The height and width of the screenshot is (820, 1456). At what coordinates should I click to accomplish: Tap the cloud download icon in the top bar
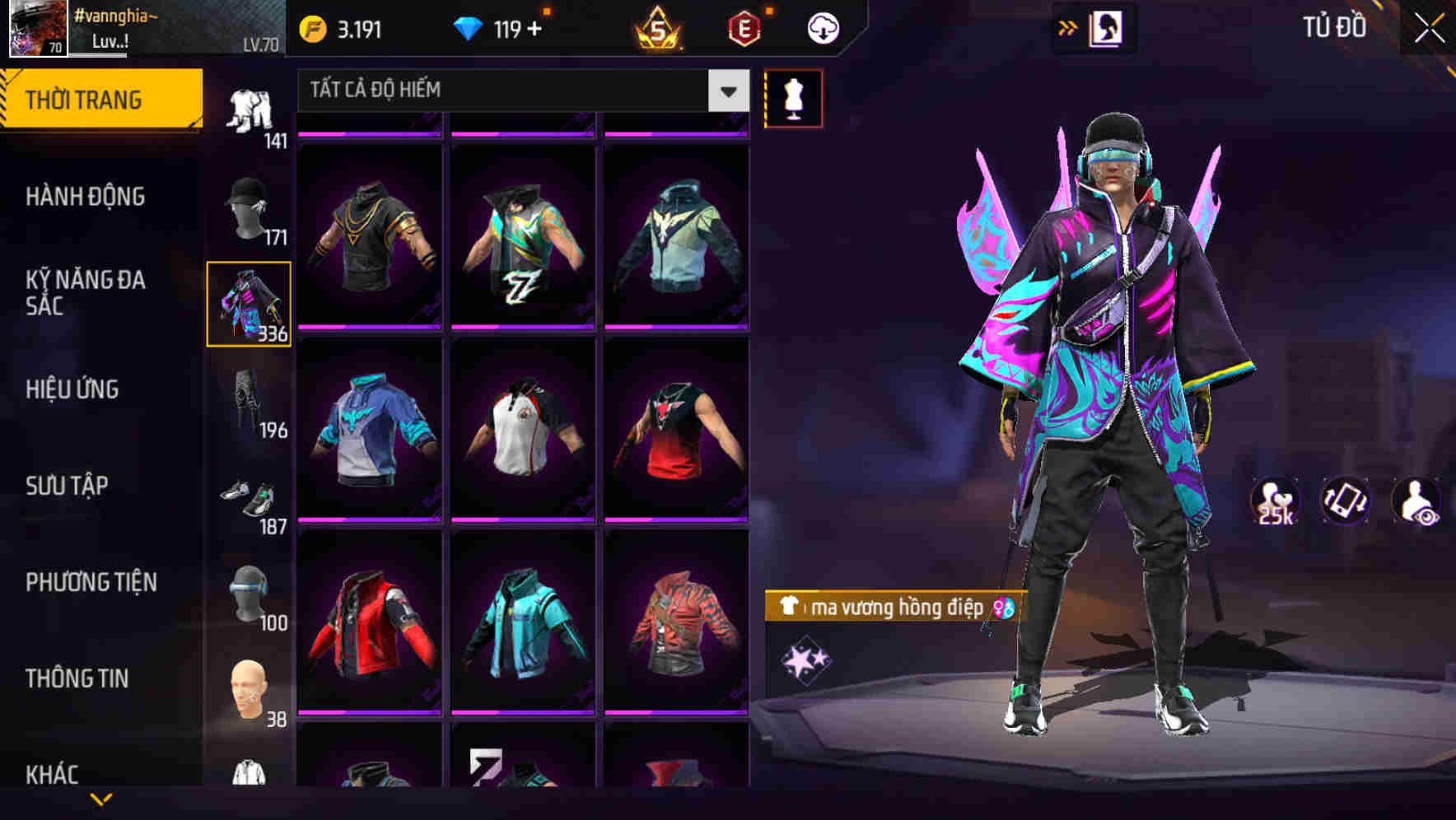[822, 27]
